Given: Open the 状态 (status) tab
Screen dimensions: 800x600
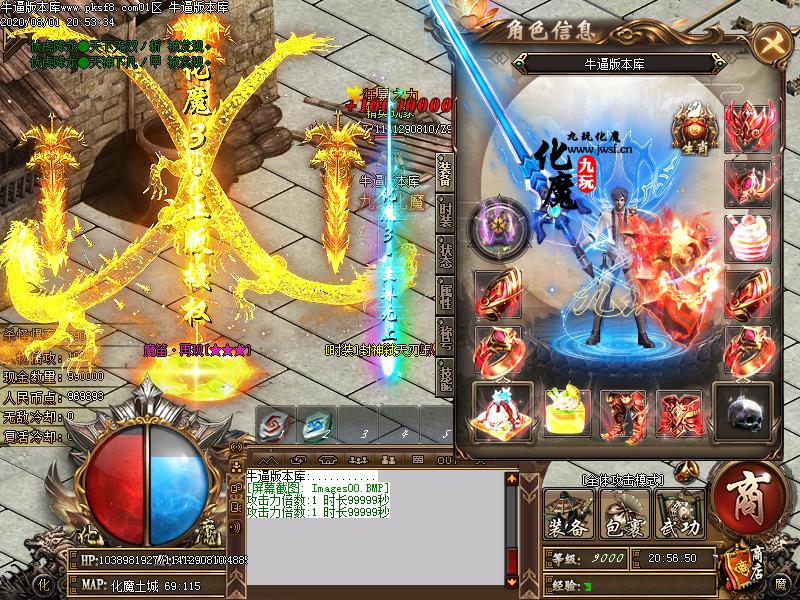Looking at the screenshot, I should (445, 252).
